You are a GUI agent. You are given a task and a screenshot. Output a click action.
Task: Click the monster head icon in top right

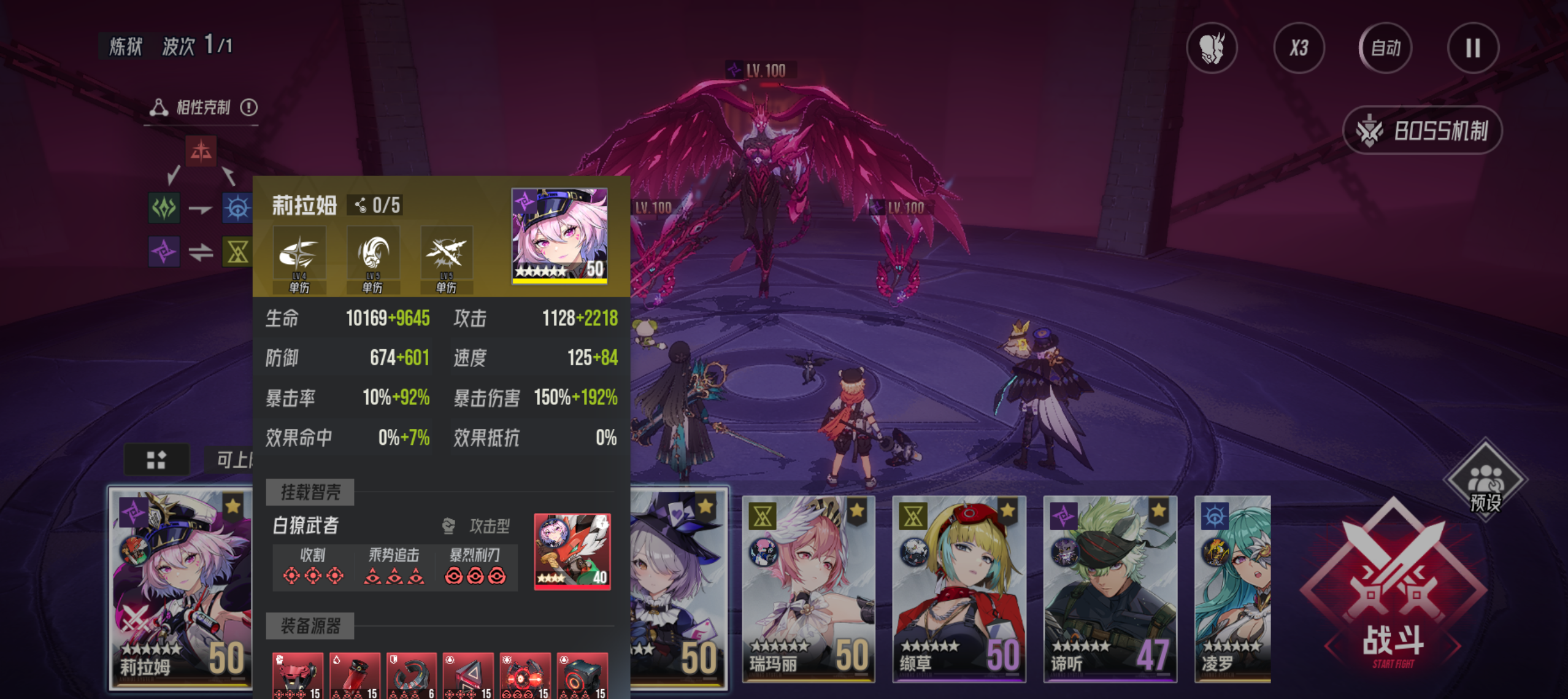[x=1212, y=48]
